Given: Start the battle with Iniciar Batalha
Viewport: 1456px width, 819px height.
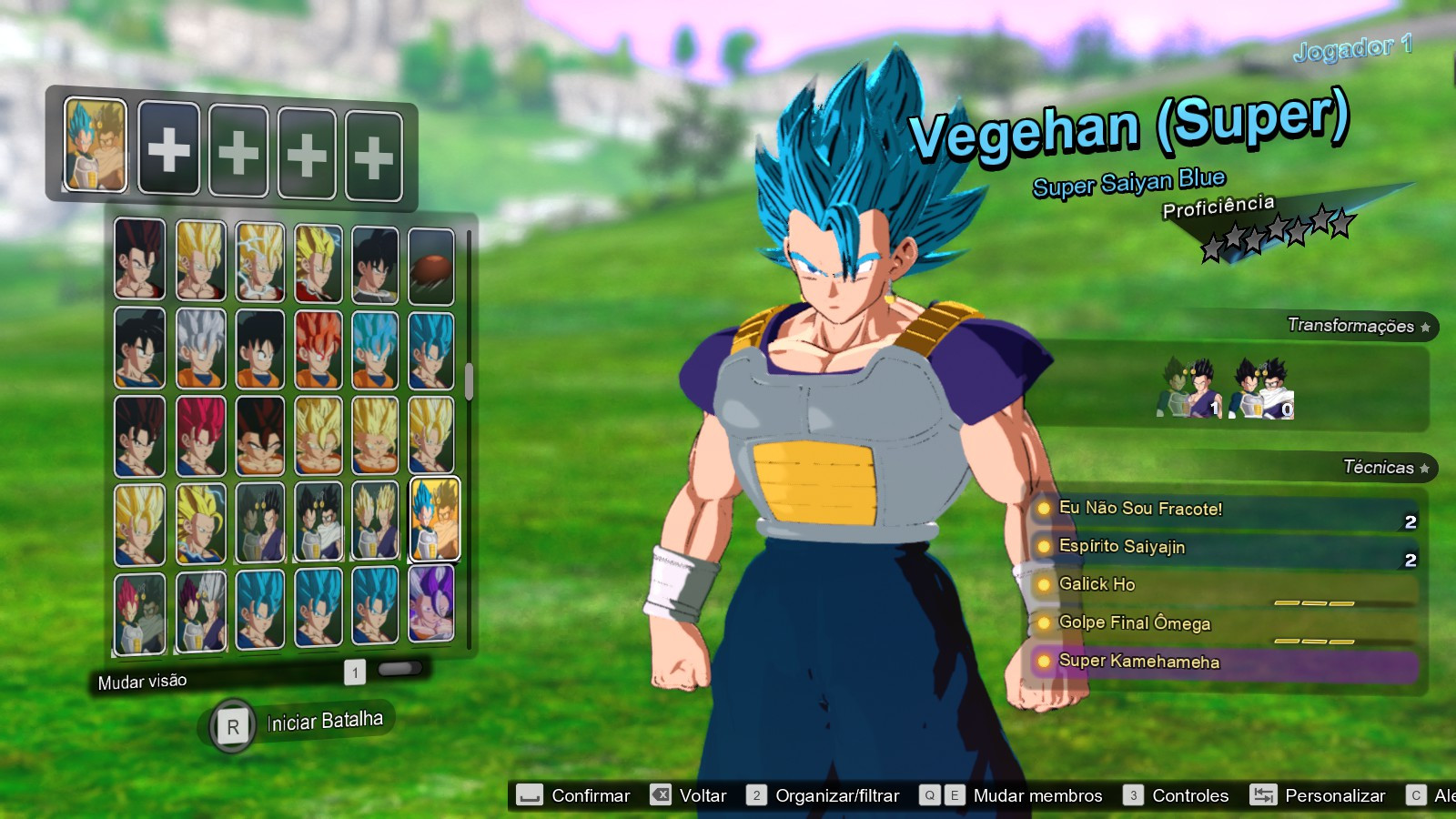Looking at the screenshot, I should click(324, 722).
